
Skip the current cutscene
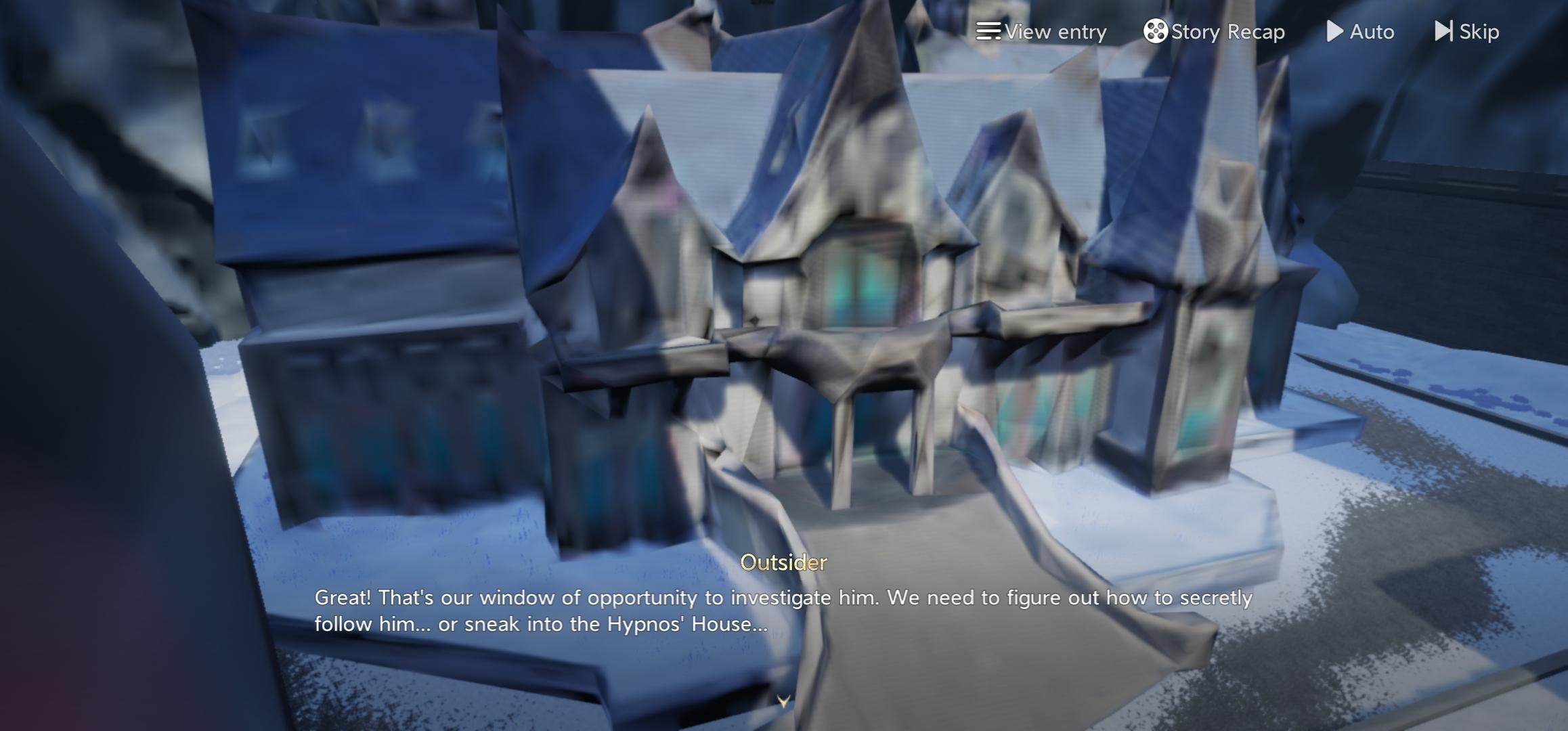1466,32
